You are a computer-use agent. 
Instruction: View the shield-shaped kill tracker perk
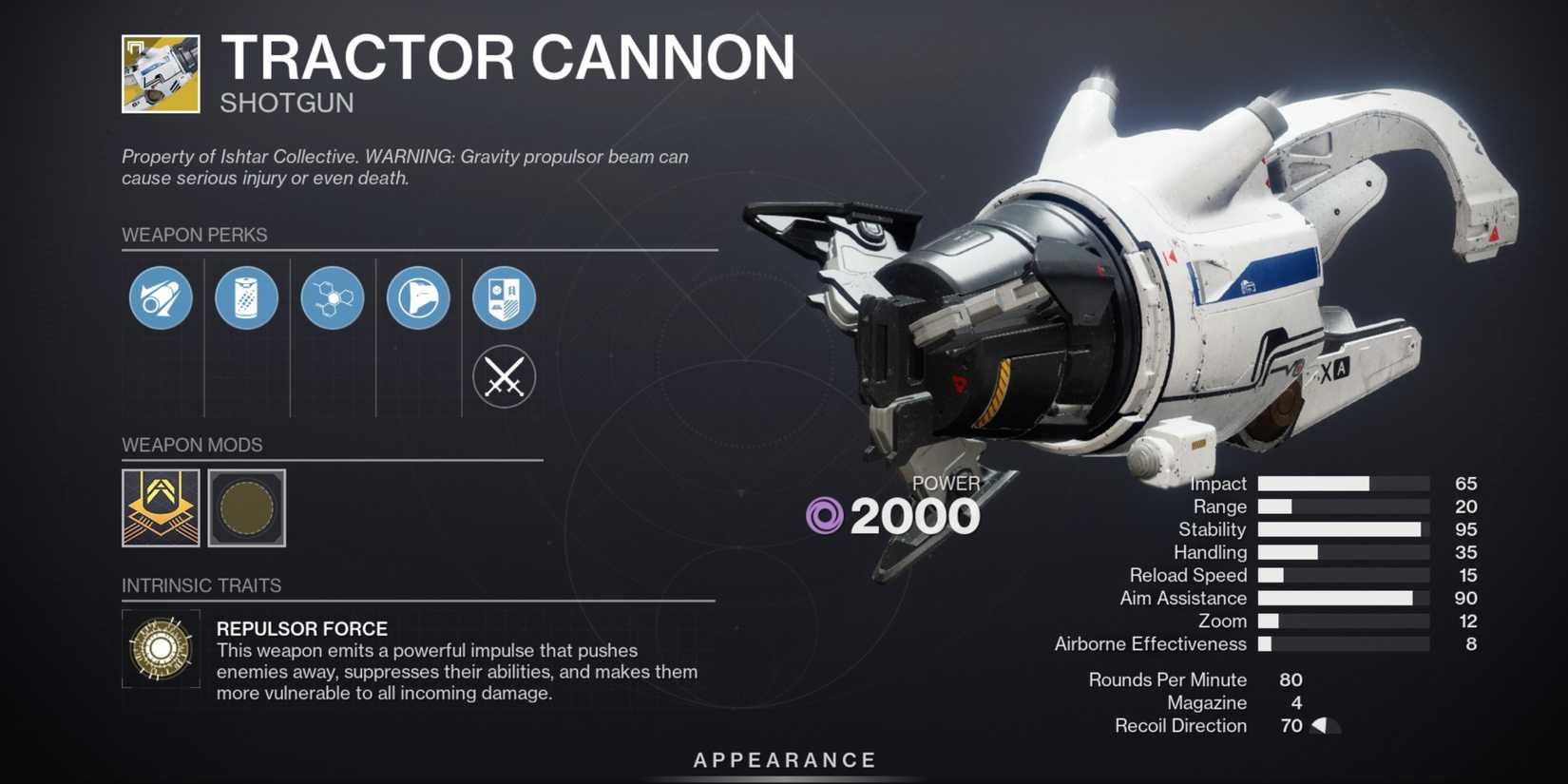tap(504, 297)
